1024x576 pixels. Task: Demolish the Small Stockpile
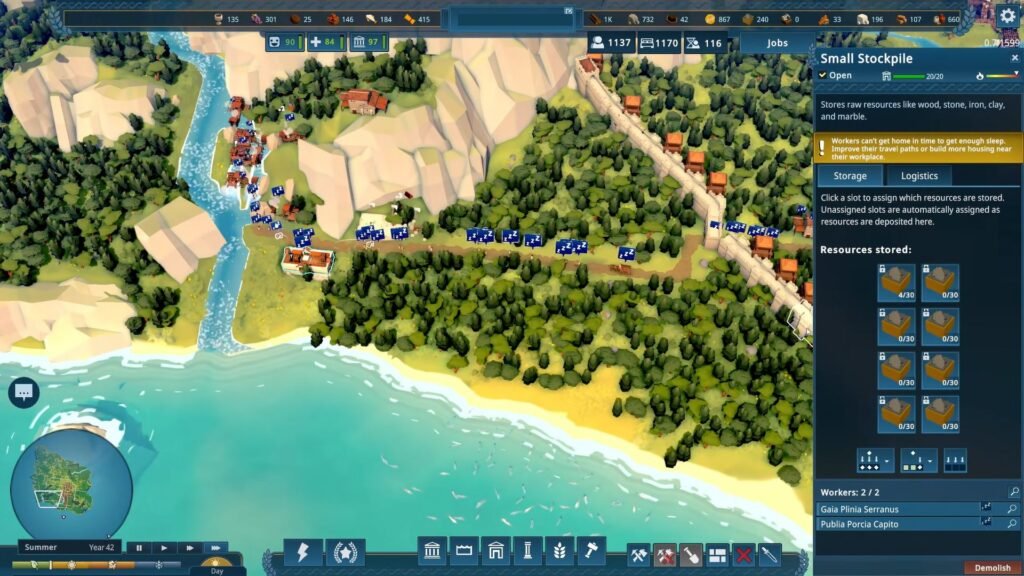[x=992, y=568]
